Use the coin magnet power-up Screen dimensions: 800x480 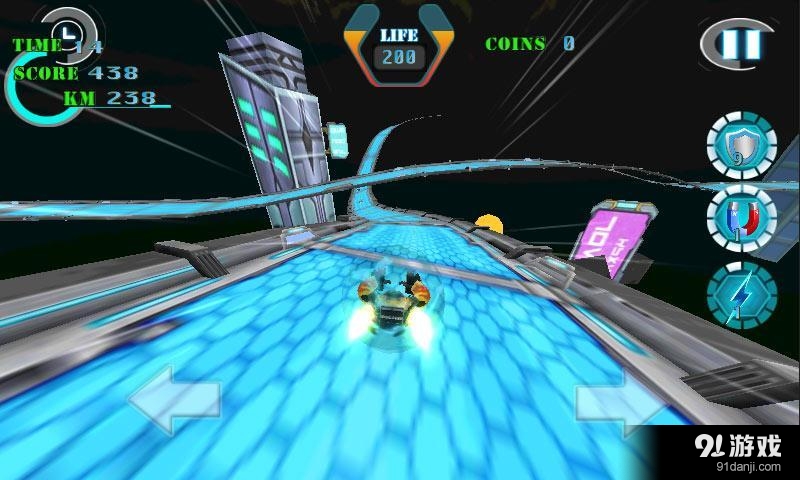tap(741, 217)
